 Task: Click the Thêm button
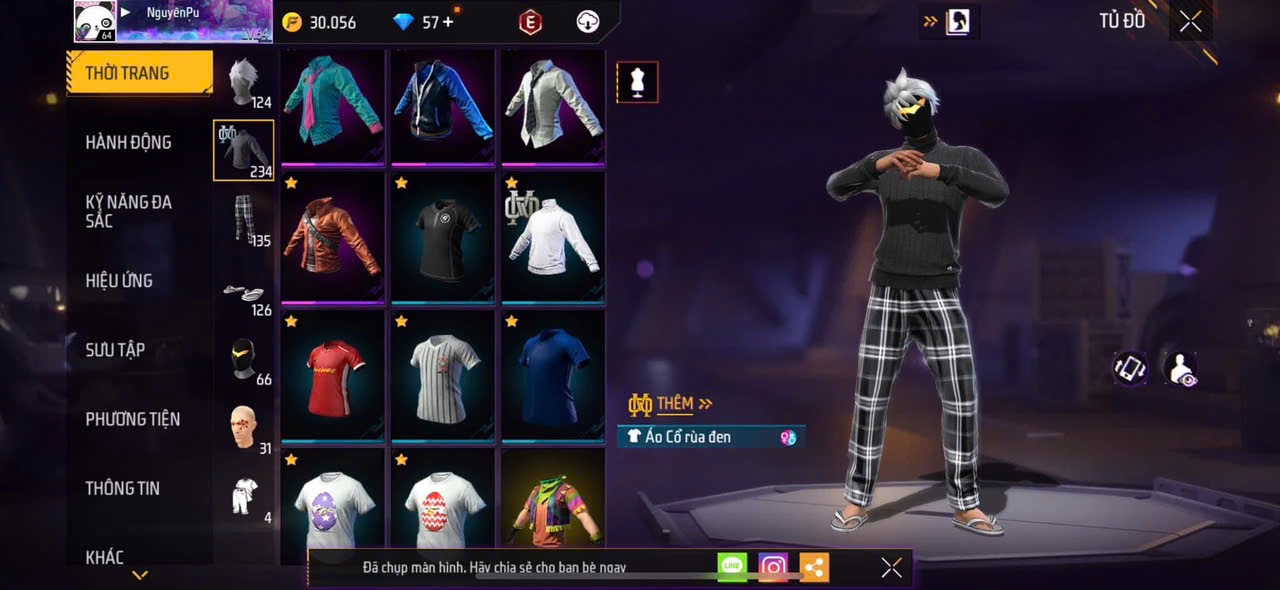click(x=673, y=404)
